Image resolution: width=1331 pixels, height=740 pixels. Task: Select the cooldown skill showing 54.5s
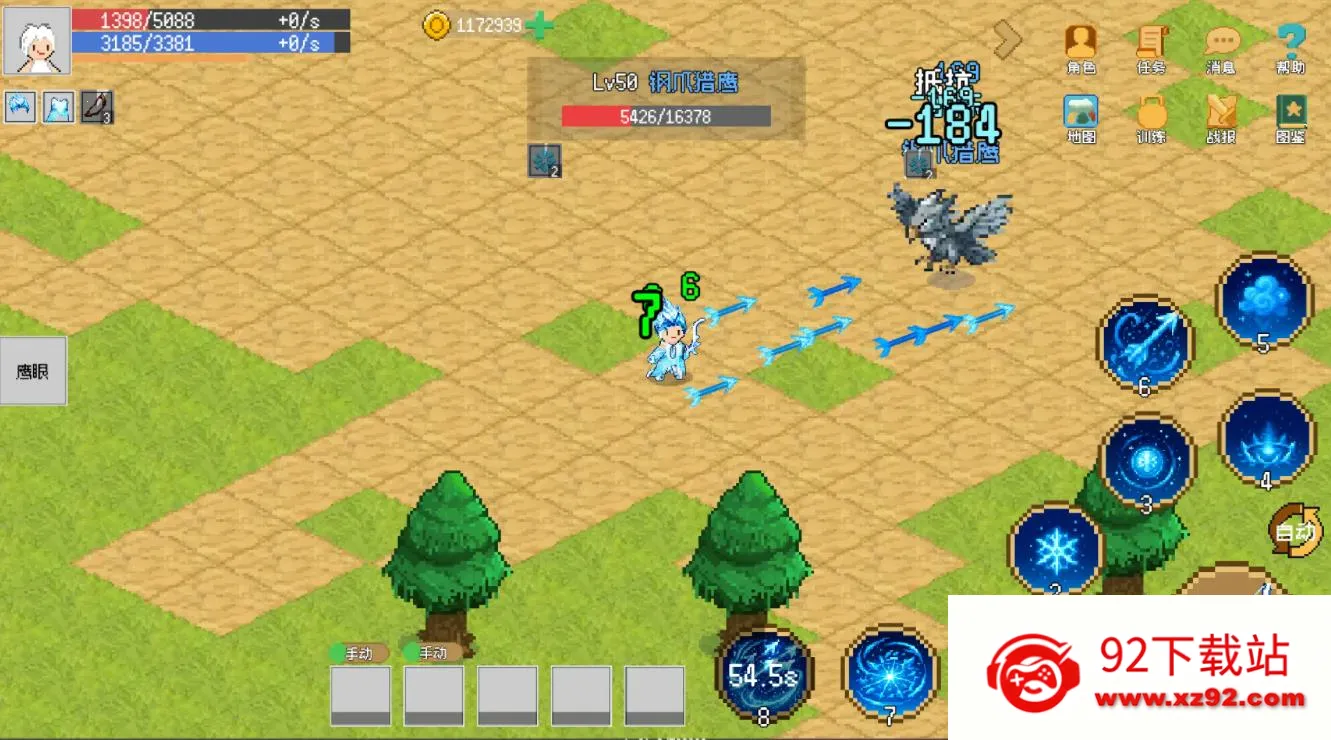click(x=764, y=672)
